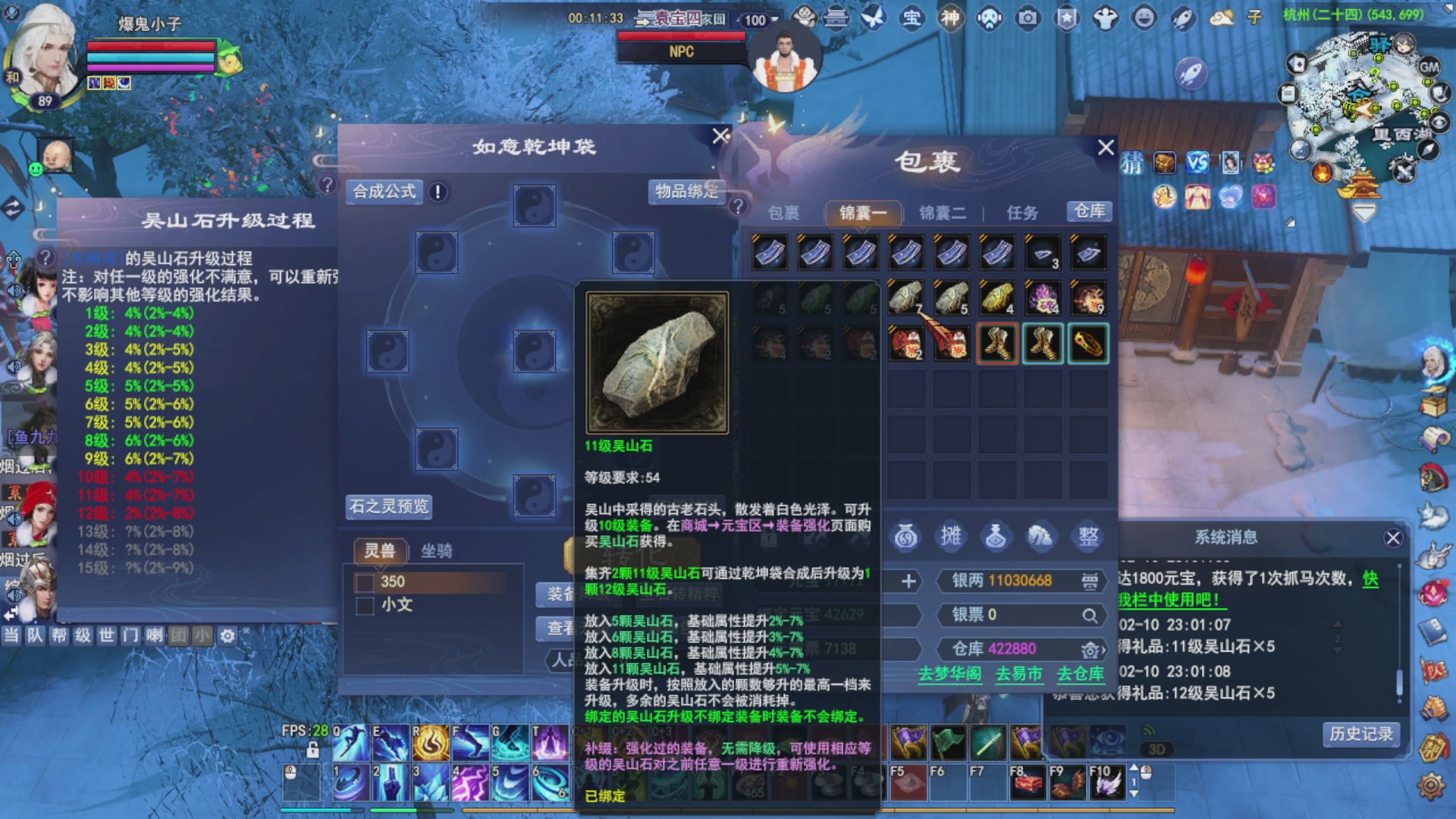Screen dimensions: 1456x819
Task: Click the potion bottle icon in the bag panel
Action: click(996, 536)
